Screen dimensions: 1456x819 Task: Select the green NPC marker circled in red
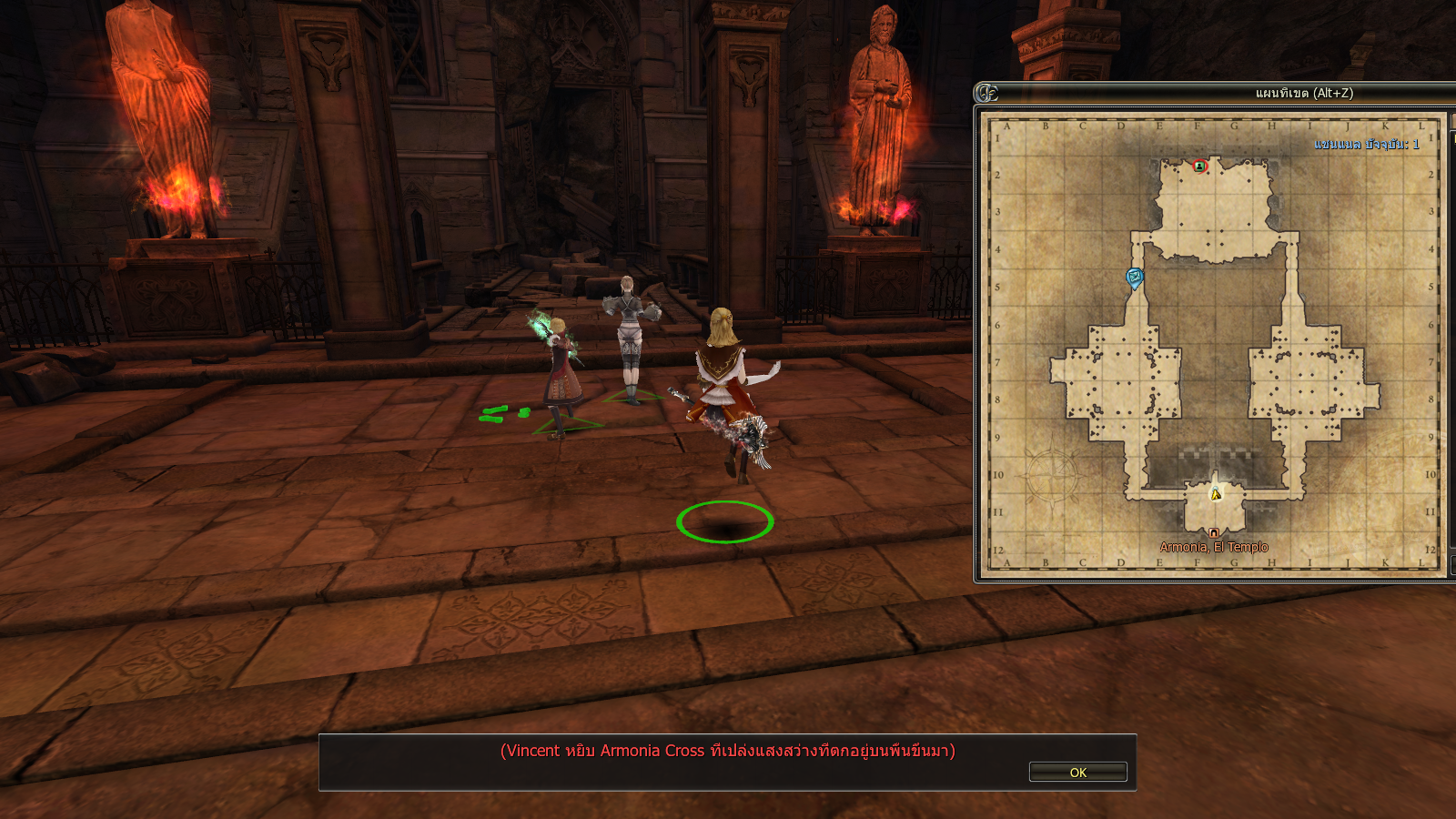pos(1199,166)
